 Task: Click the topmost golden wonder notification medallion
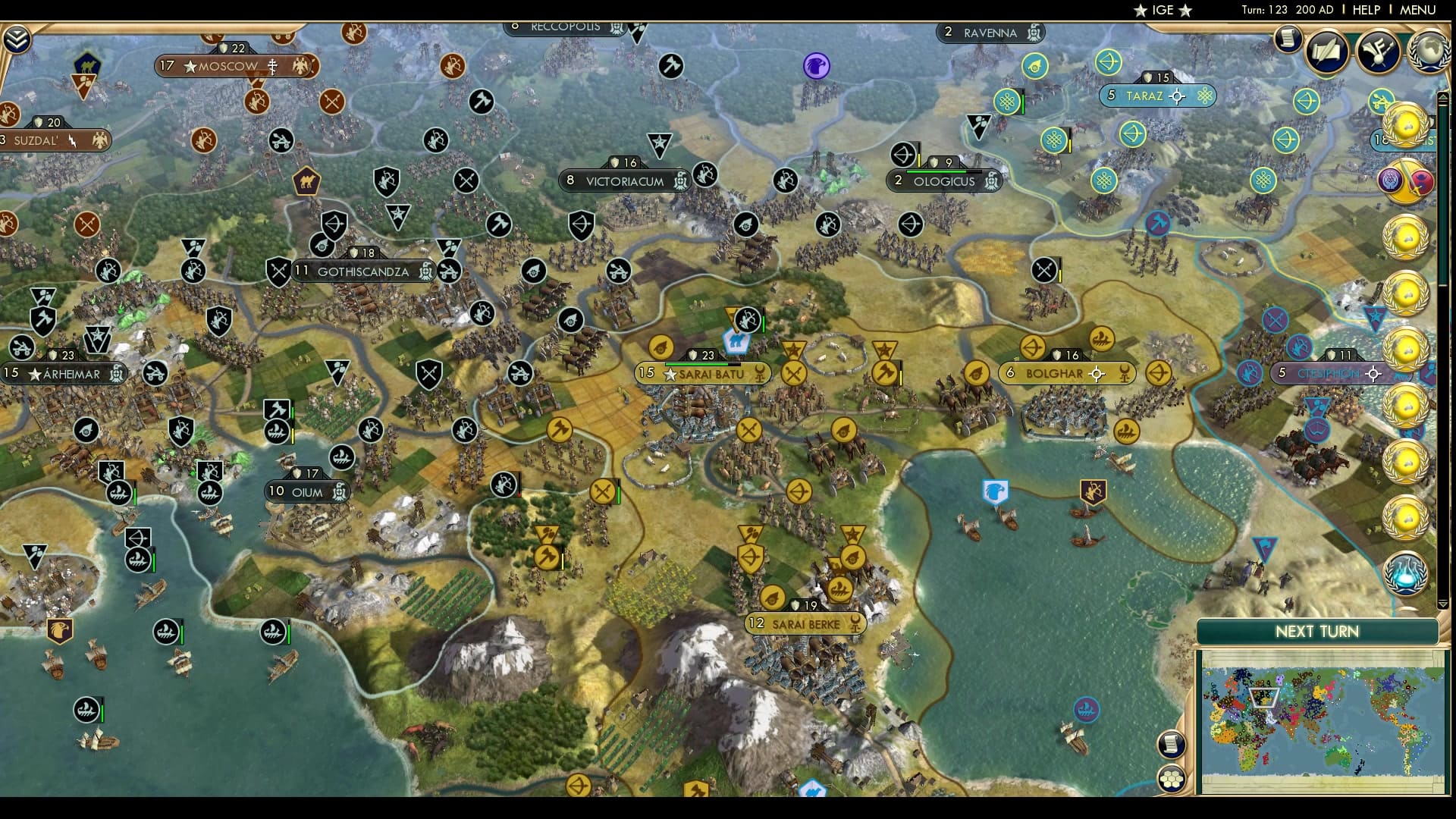pos(1407,125)
